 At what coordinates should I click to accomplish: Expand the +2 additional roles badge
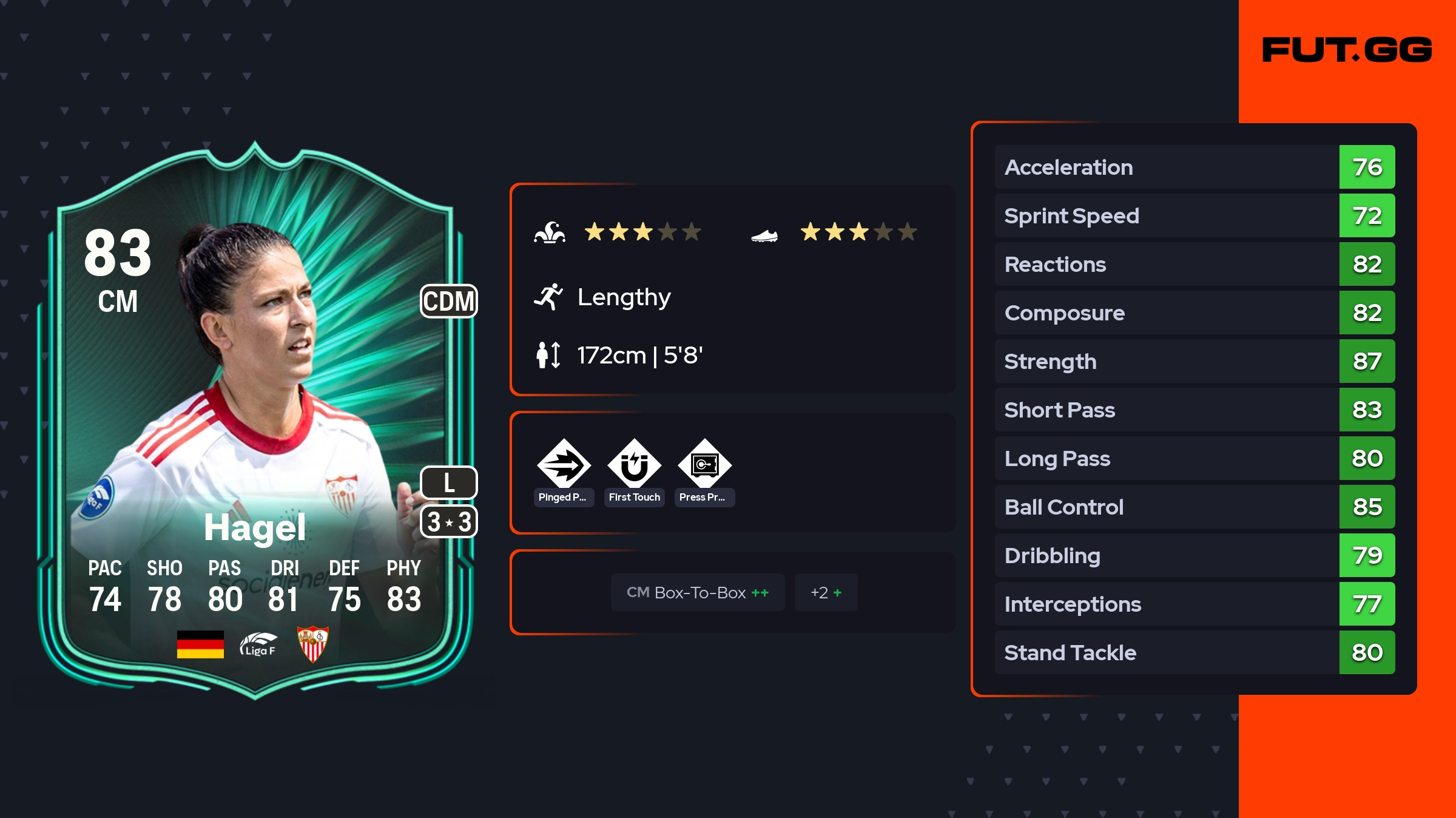[x=826, y=592]
